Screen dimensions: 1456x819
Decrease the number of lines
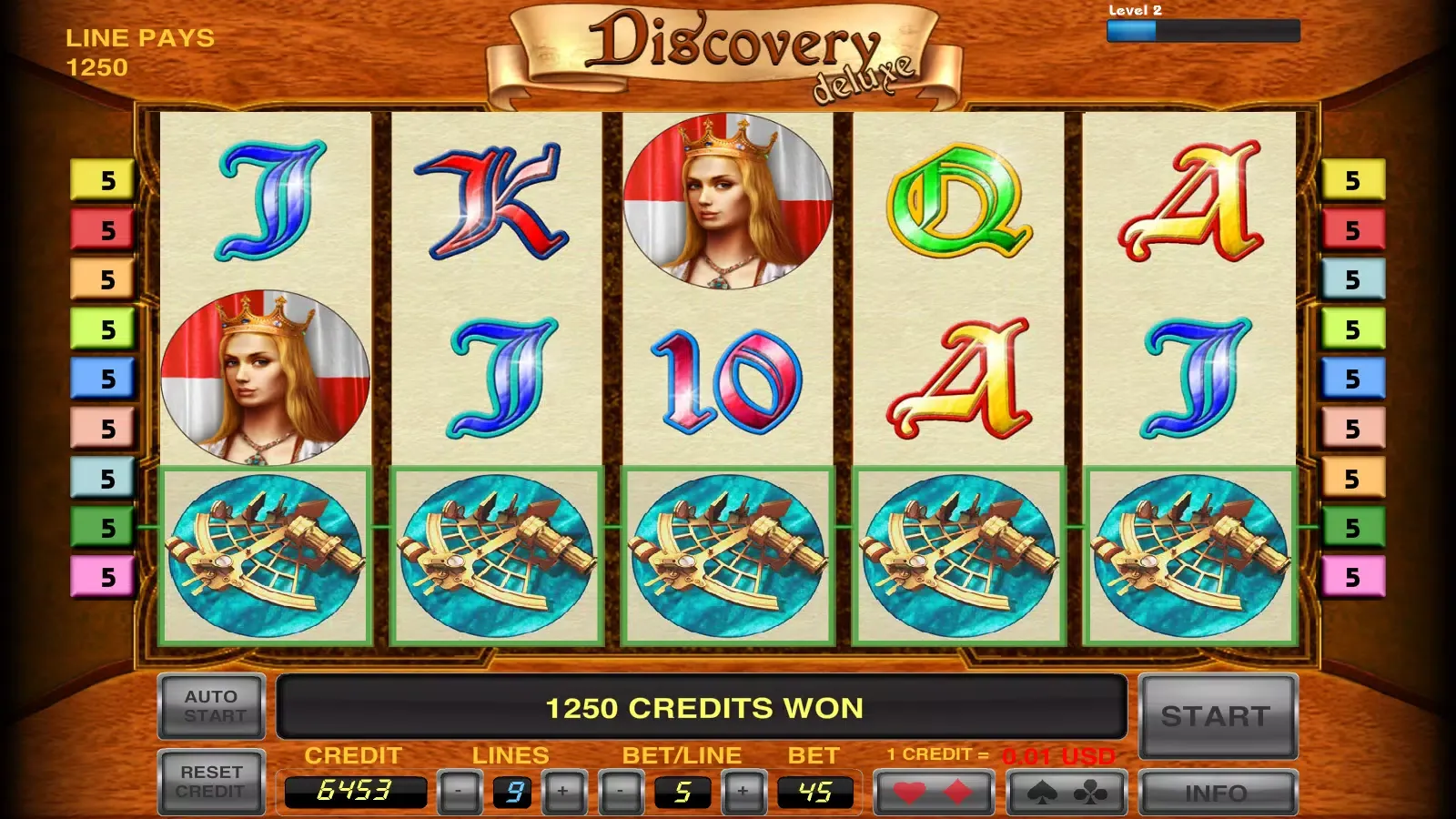point(459,792)
